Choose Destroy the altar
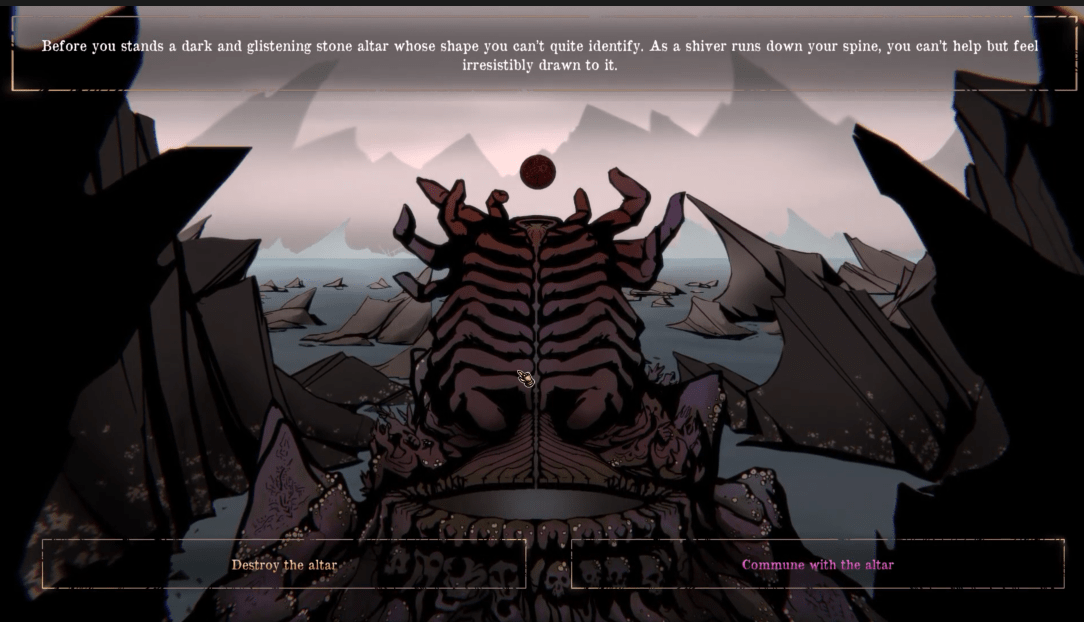The width and height of the screenshot is (1084, 622). [284, 565]
